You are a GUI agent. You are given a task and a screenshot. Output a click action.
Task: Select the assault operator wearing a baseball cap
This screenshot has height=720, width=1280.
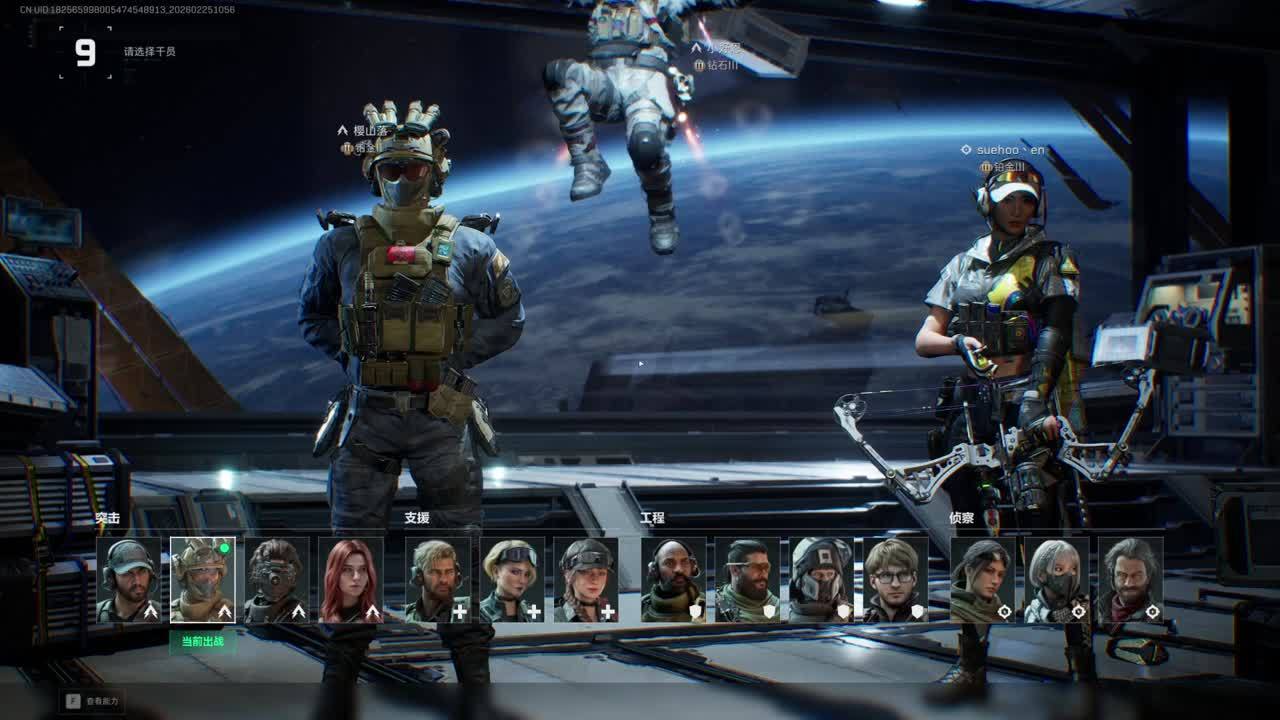click(x=129, y=580)
